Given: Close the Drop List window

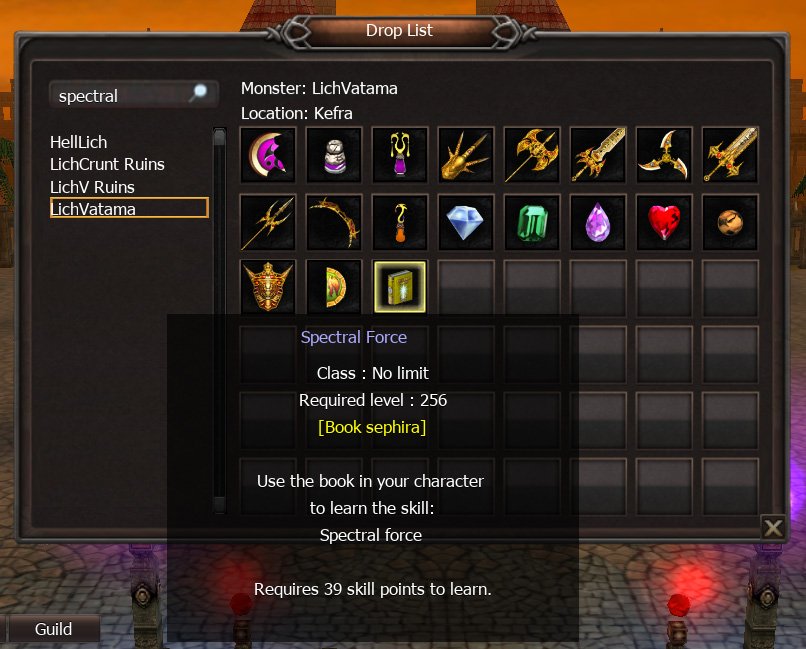Looking at the screenshot, I should (x=772, y=527).
